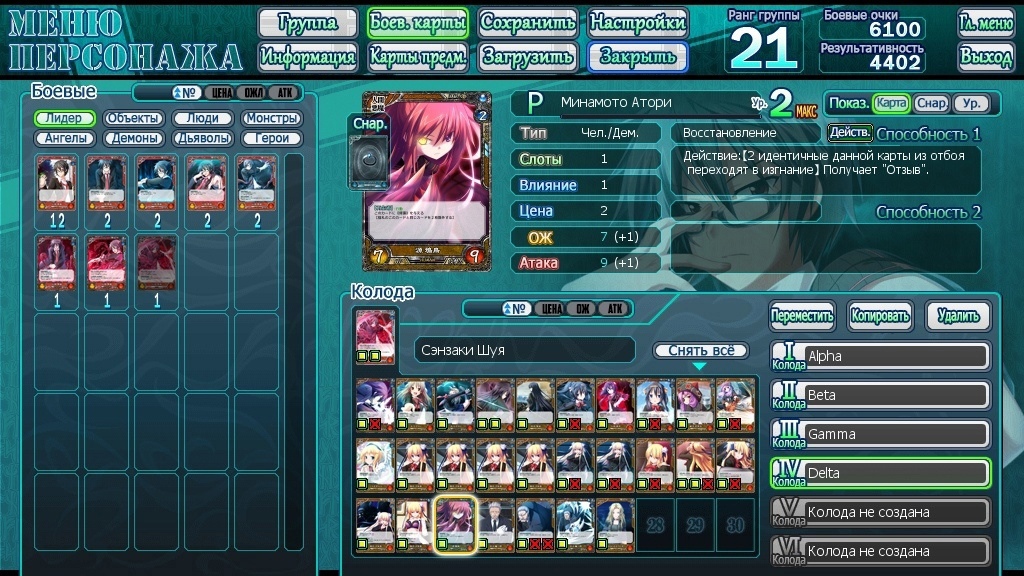
Task: Click the Загрузить button
Action: coord(527,57)
